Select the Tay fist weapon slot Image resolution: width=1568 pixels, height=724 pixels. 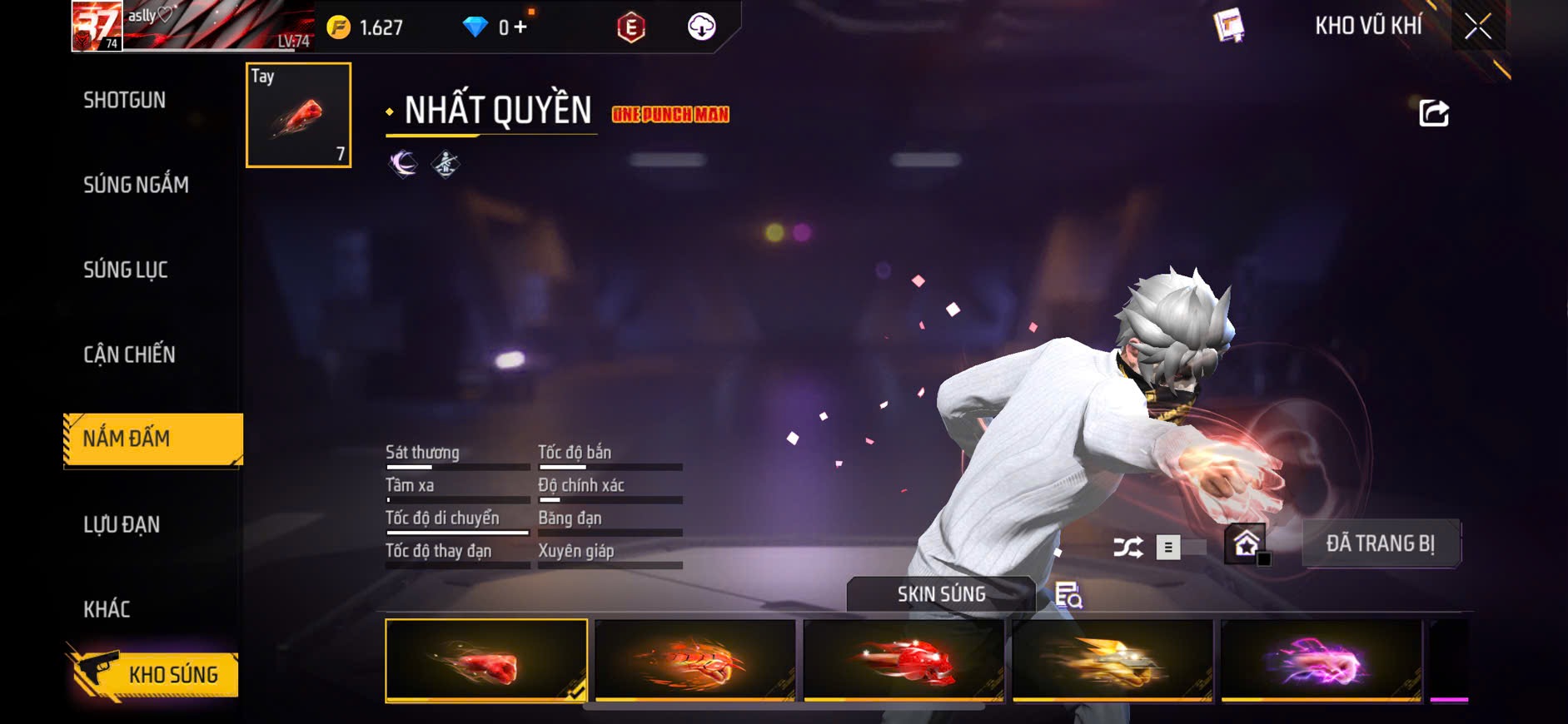298,115
